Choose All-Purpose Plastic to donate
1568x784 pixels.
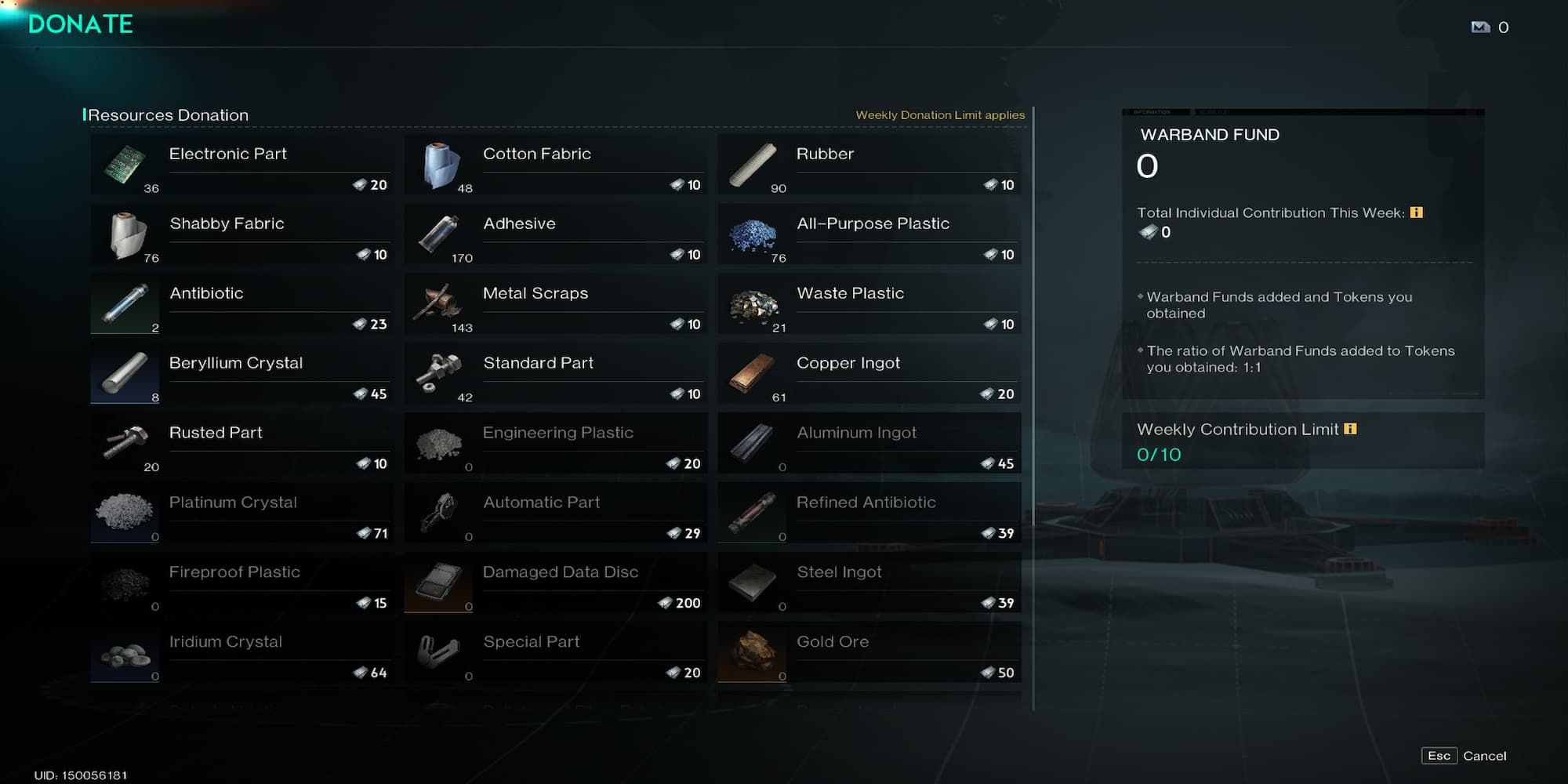point(869,234)
